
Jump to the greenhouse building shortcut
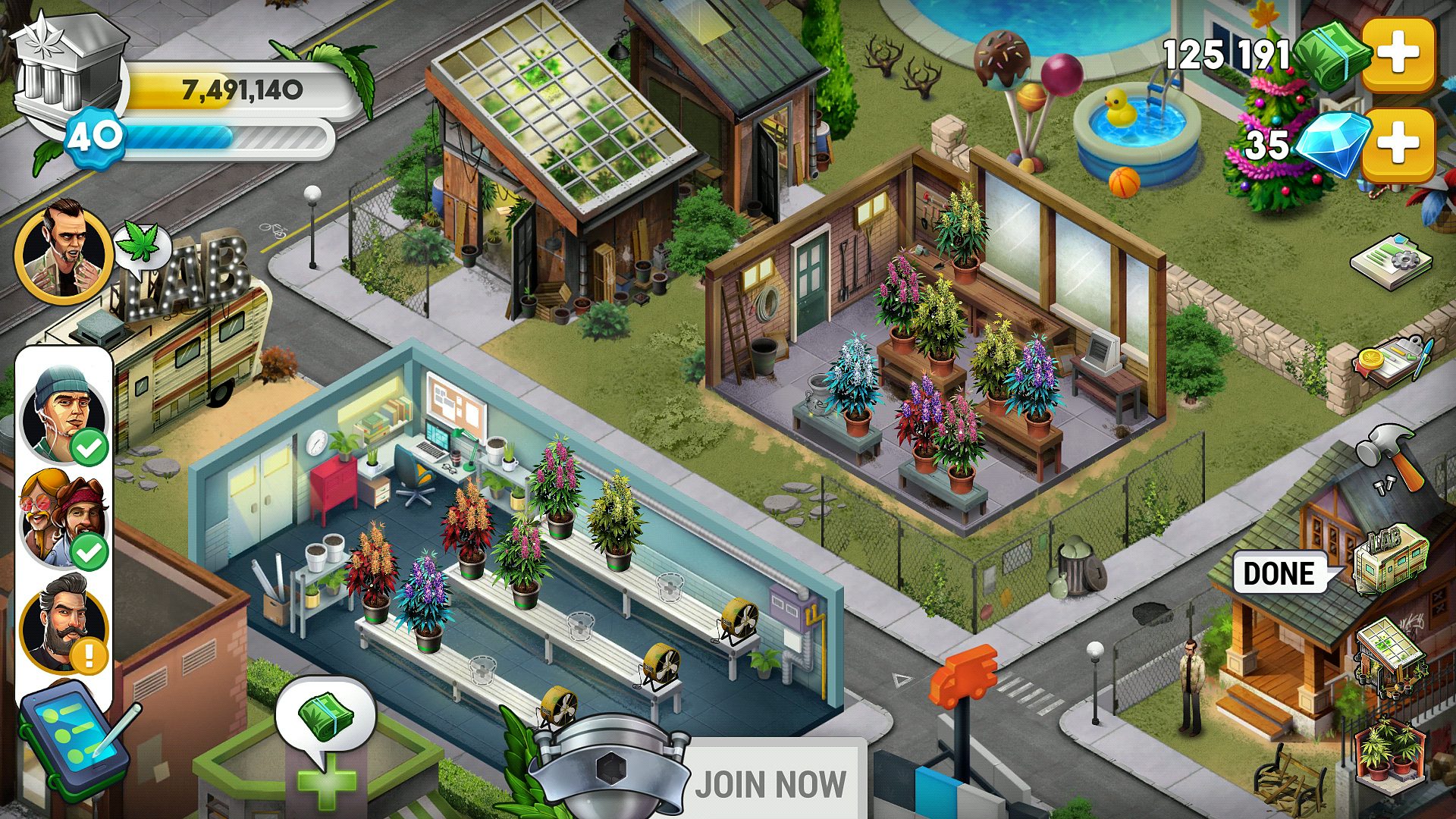1389,656
